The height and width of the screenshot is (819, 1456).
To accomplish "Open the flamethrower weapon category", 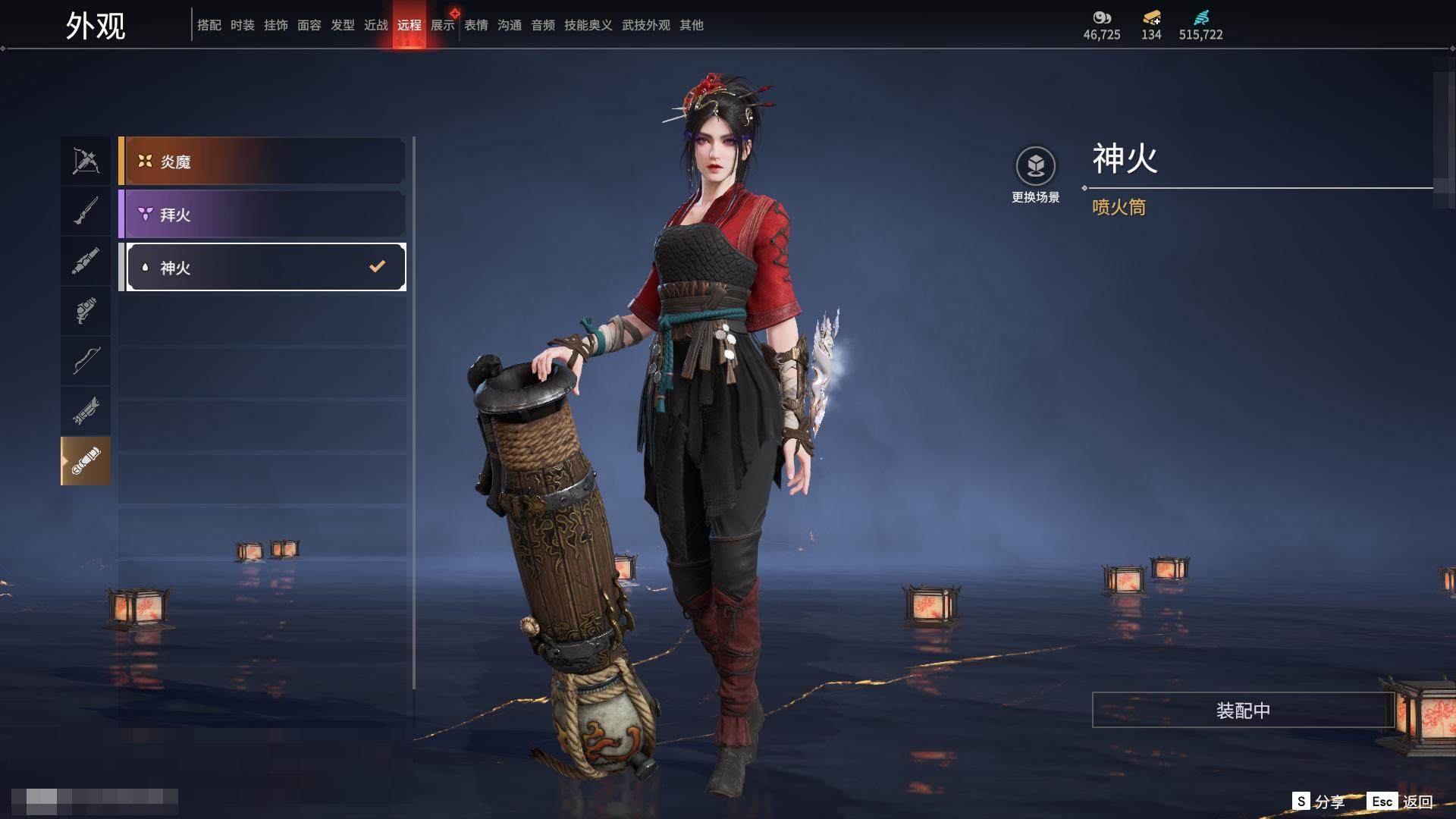I will coord(86,461).
